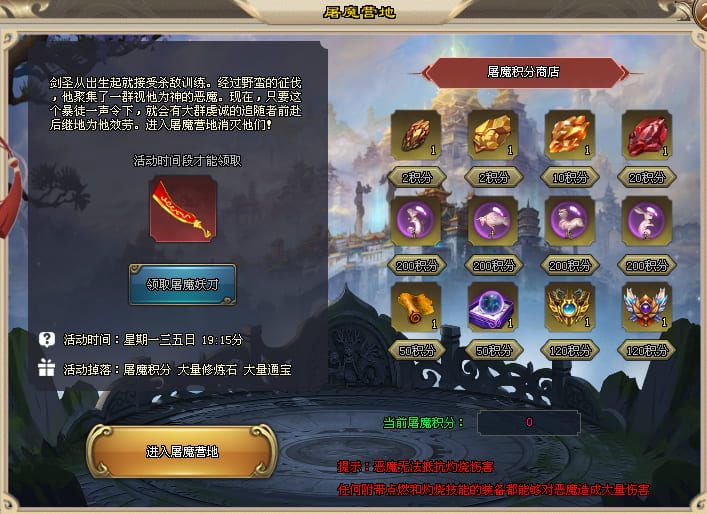Click the 20积分 price button
The image size is (707, 514).
pyautogui.click(x=647, y=178)
